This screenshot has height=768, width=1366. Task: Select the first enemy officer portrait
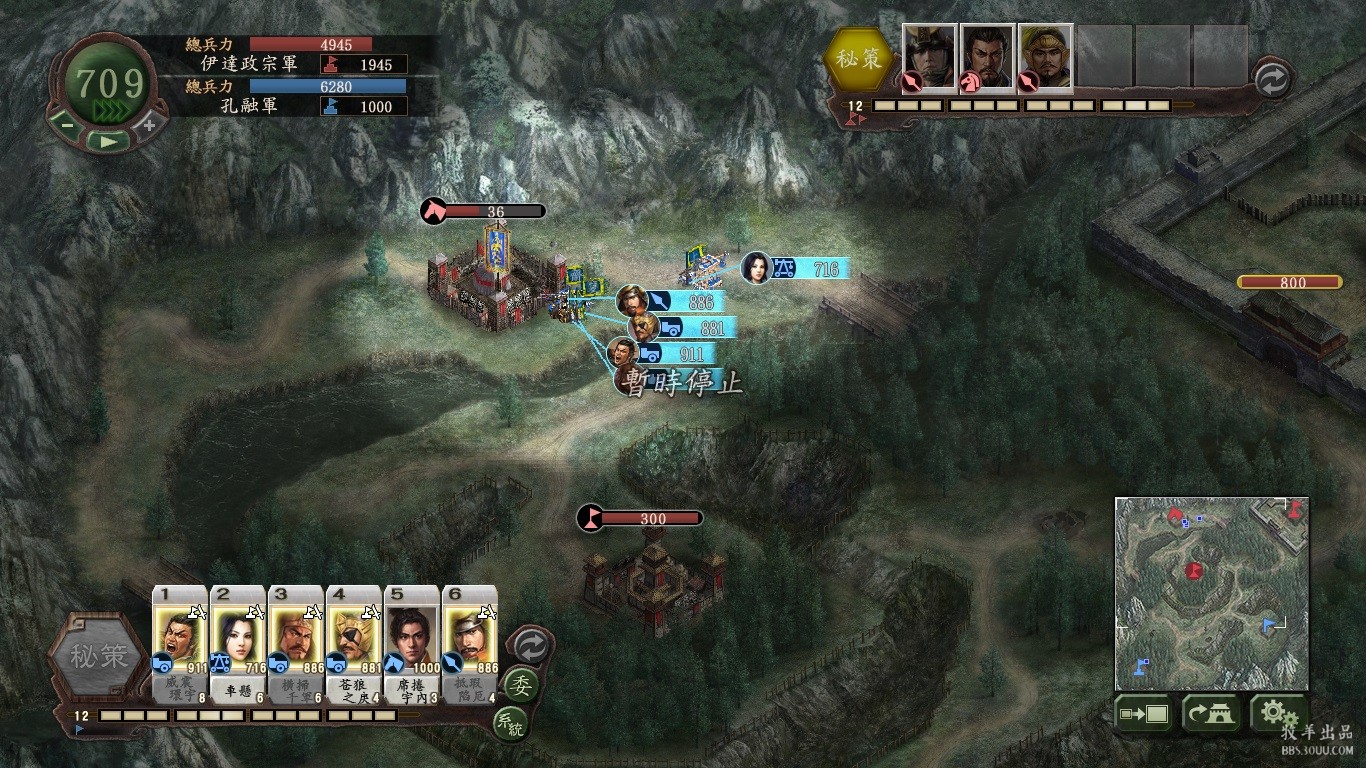[x=930, y=56]
